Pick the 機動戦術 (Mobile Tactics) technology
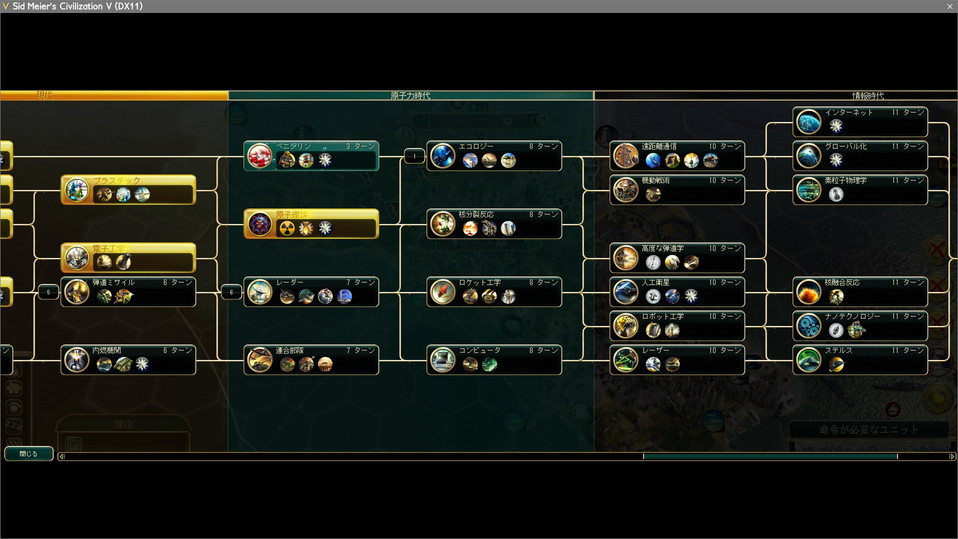Viewport: 958px width, 539px height. 678,190
